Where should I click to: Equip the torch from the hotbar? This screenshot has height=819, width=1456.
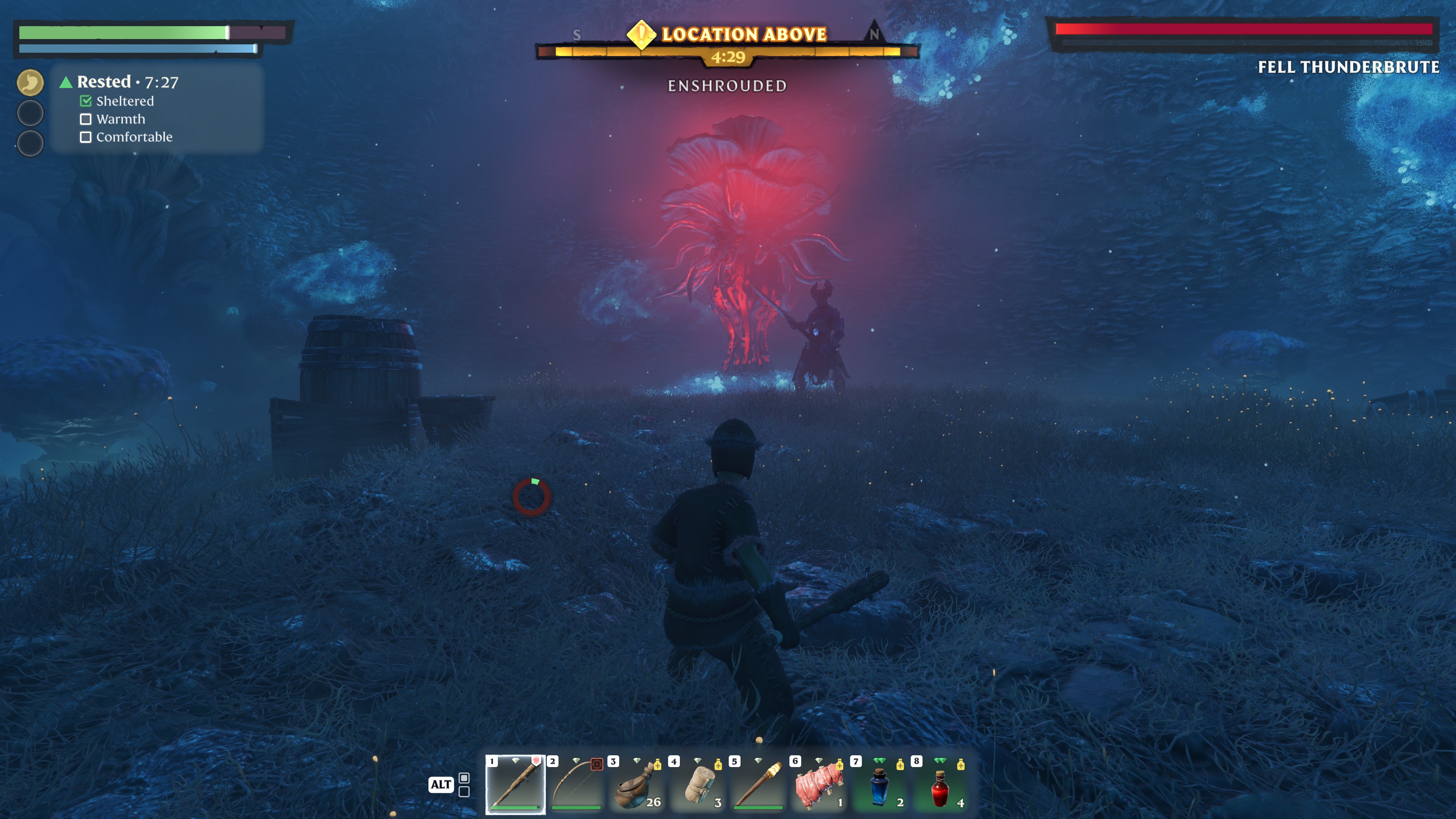tap(758, 784)
